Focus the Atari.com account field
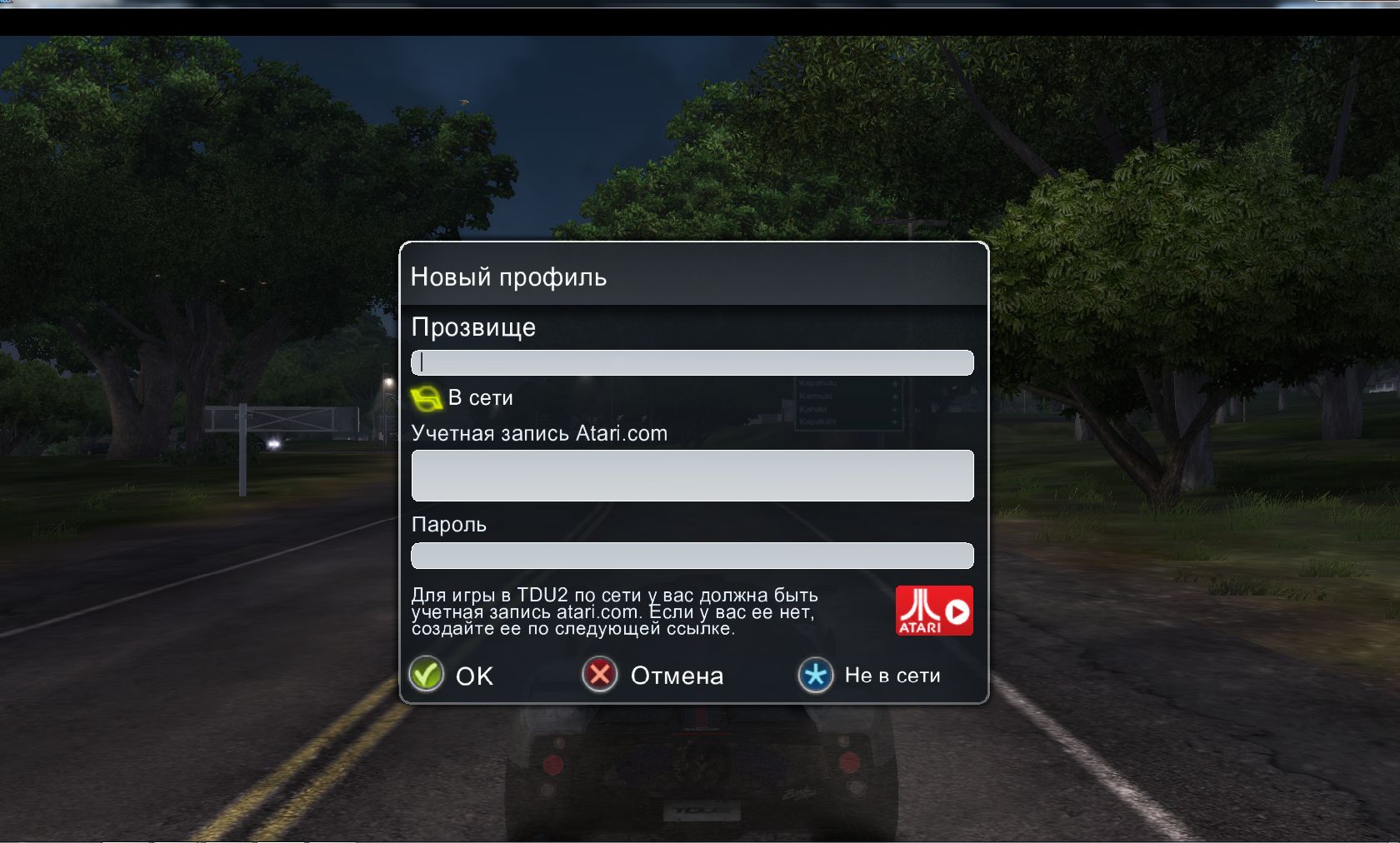 (692, 476)
